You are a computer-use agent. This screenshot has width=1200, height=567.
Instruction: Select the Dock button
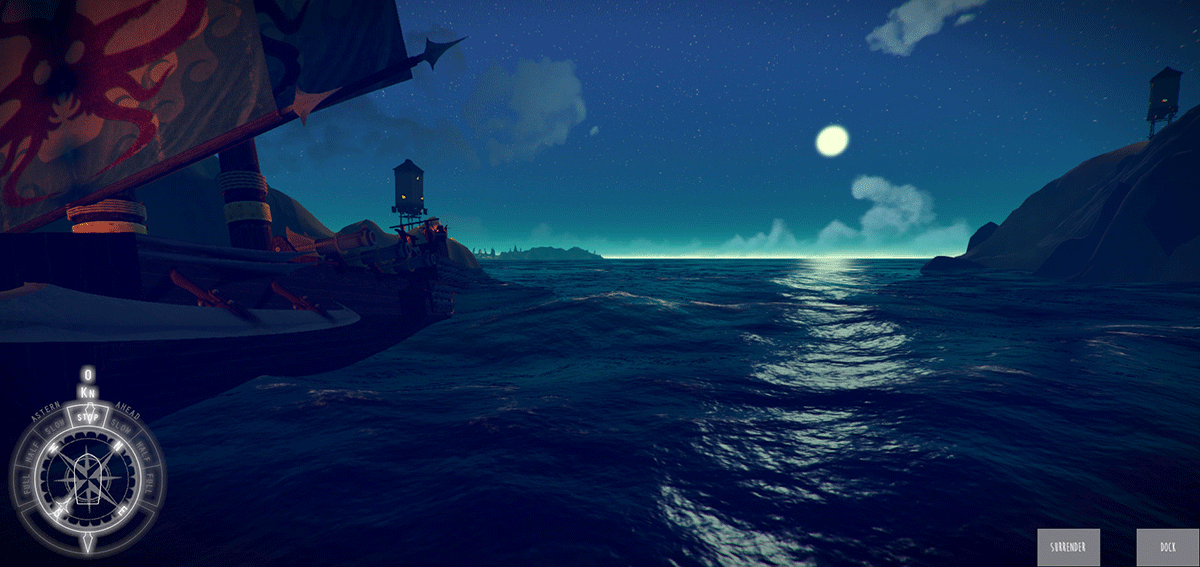(x=1167, y=547)
